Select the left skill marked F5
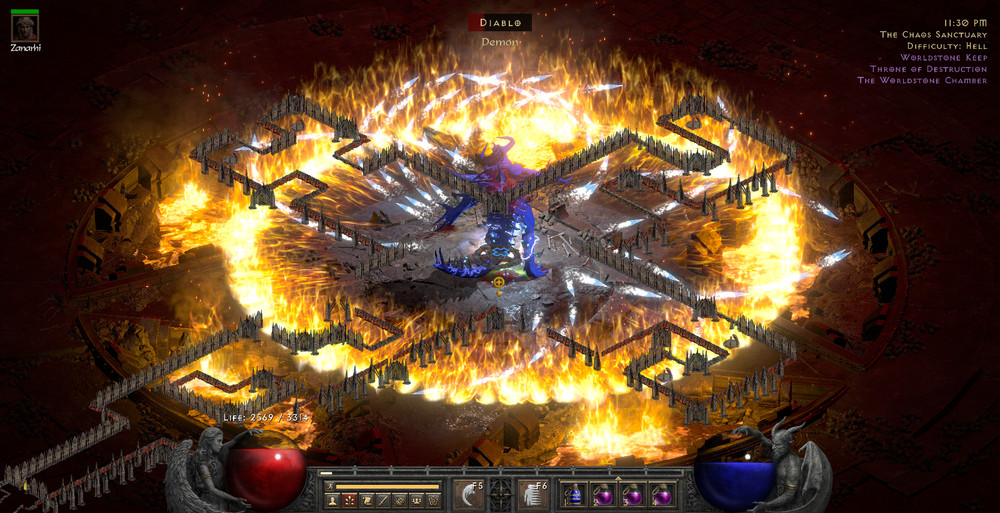Viewport: 1000px width, 513px height. 469,494
